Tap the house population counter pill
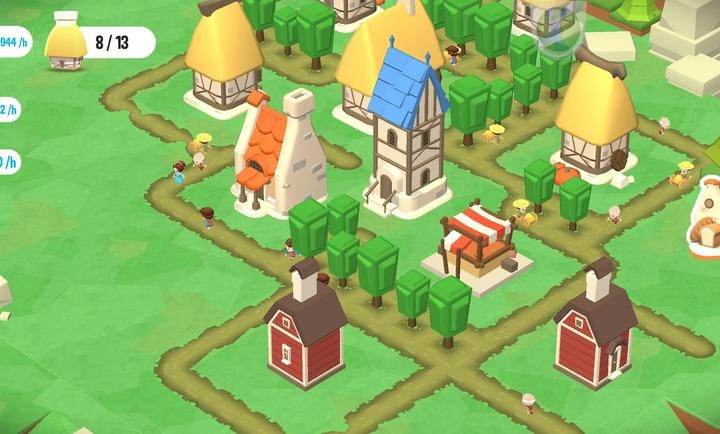720x434 pixels. 100,43
